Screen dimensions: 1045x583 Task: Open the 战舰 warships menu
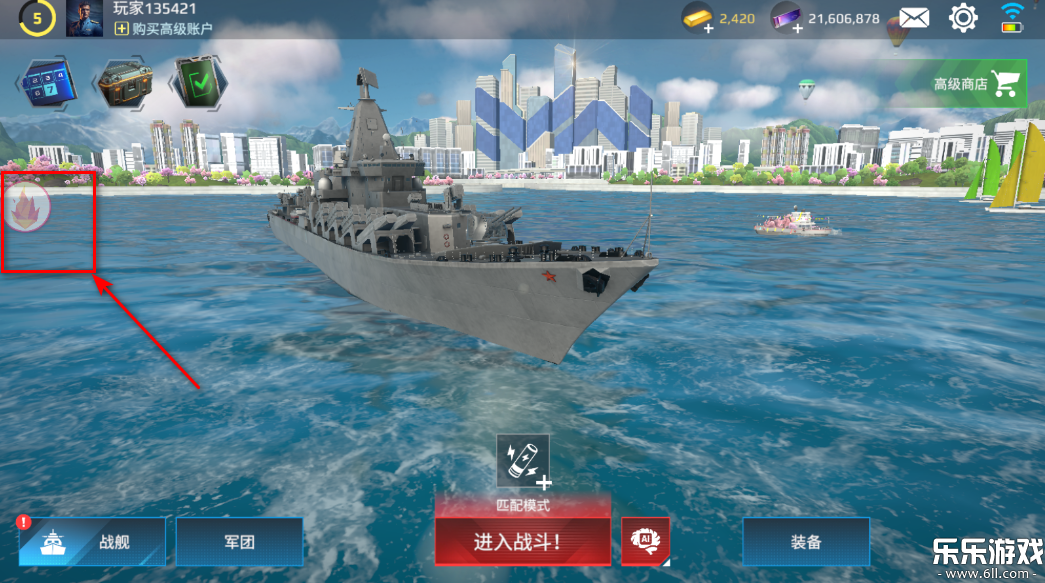click(91, 542)
